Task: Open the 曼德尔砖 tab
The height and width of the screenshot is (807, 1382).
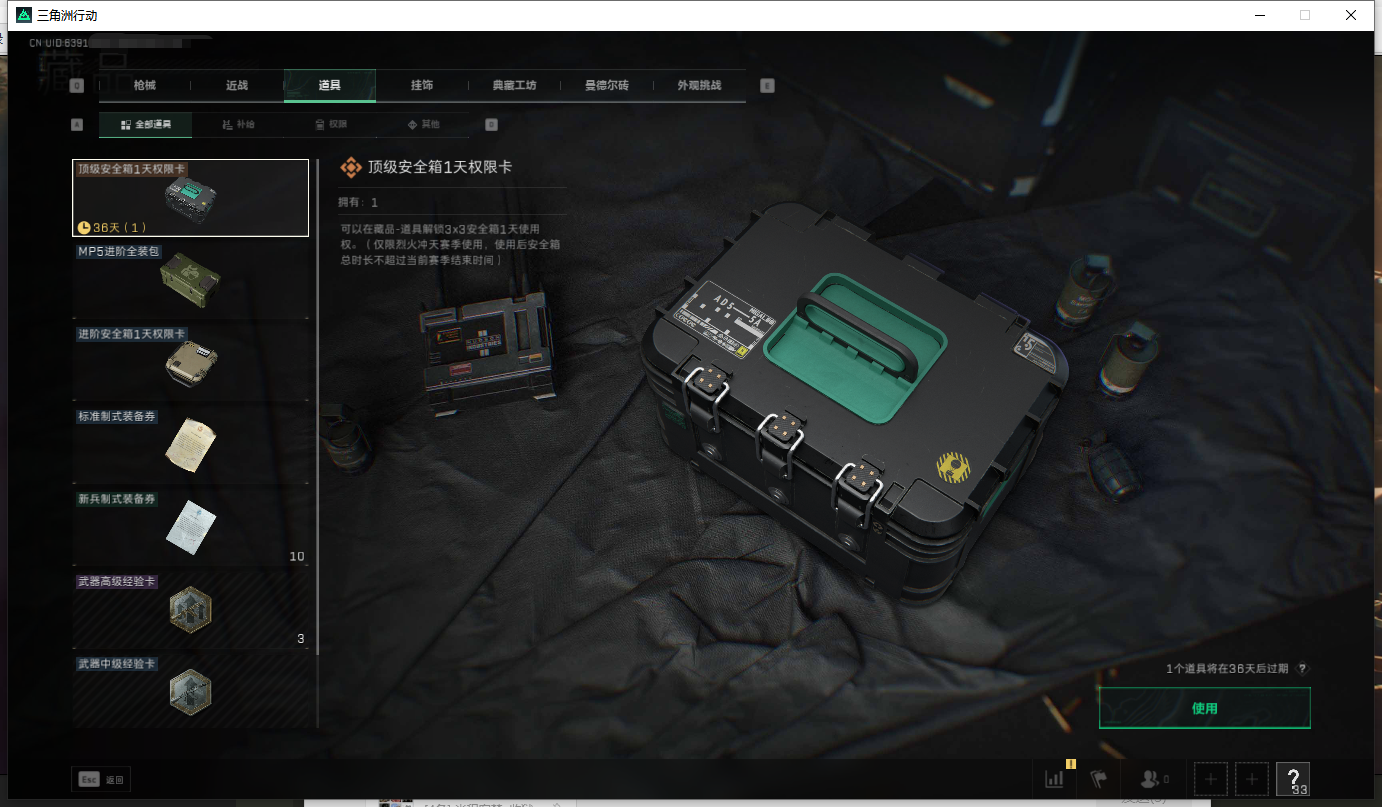Action: coord(606,86)
